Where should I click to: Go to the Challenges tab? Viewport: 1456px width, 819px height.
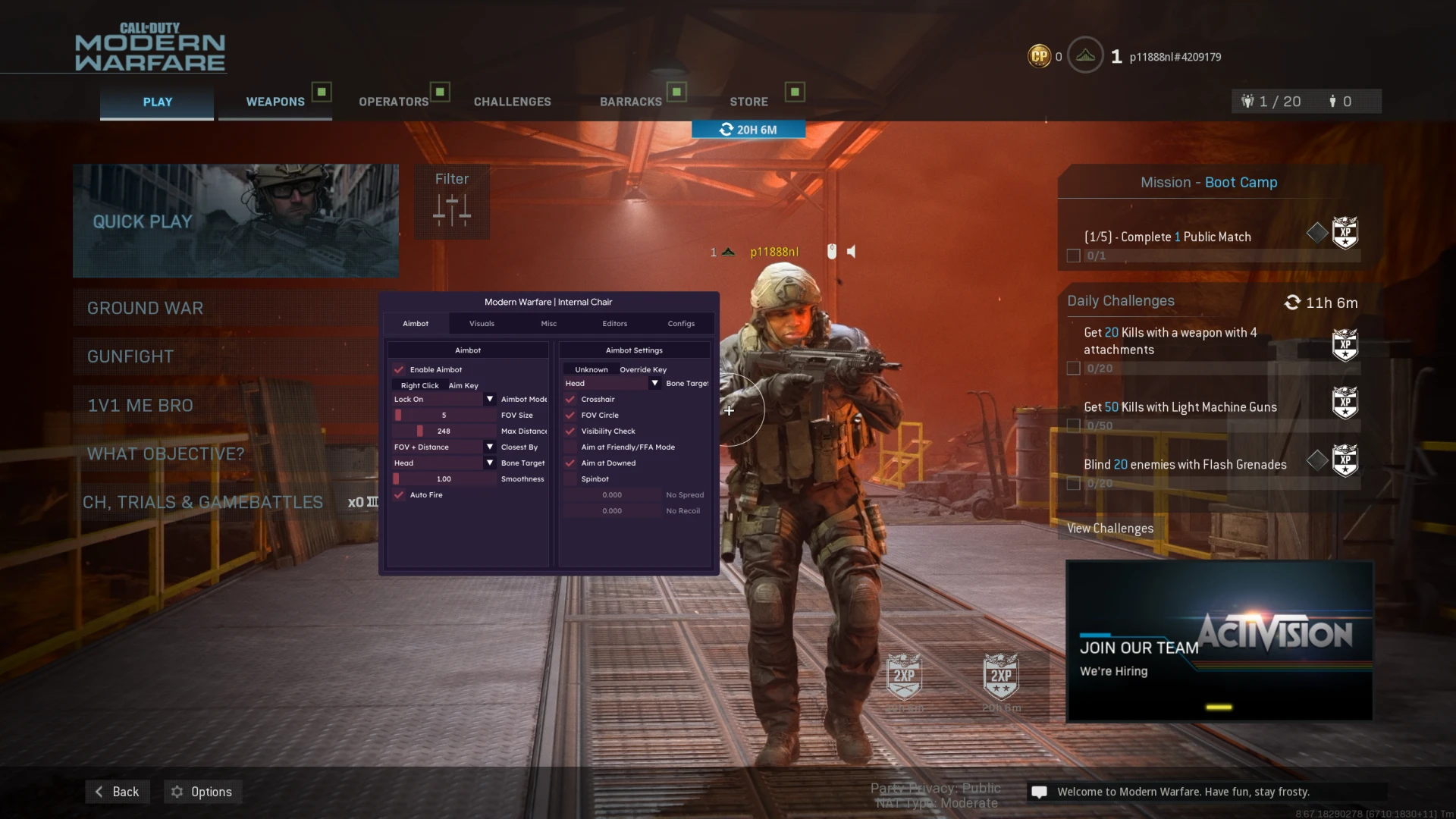[513, 102]
